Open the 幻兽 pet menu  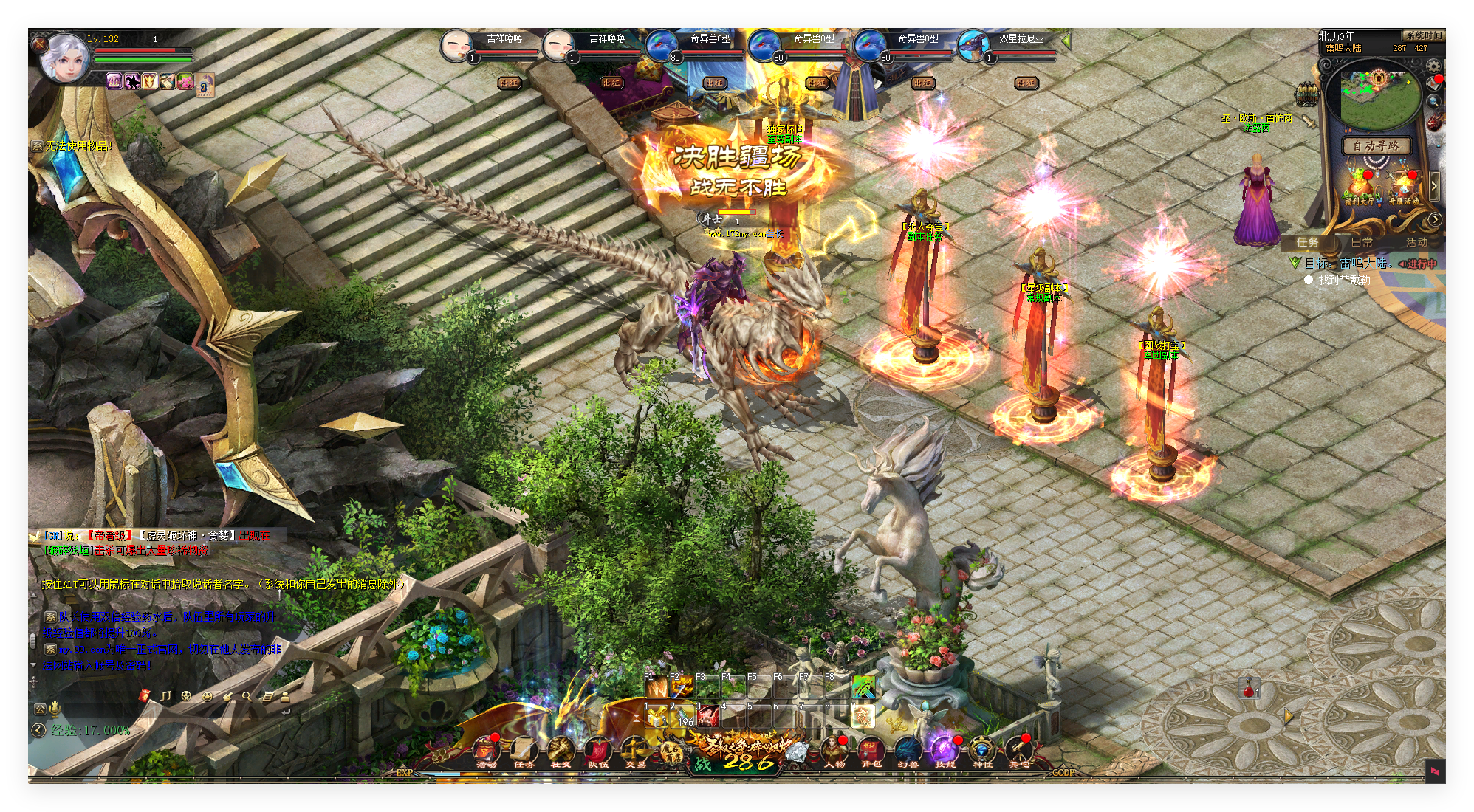coord(908,751)
